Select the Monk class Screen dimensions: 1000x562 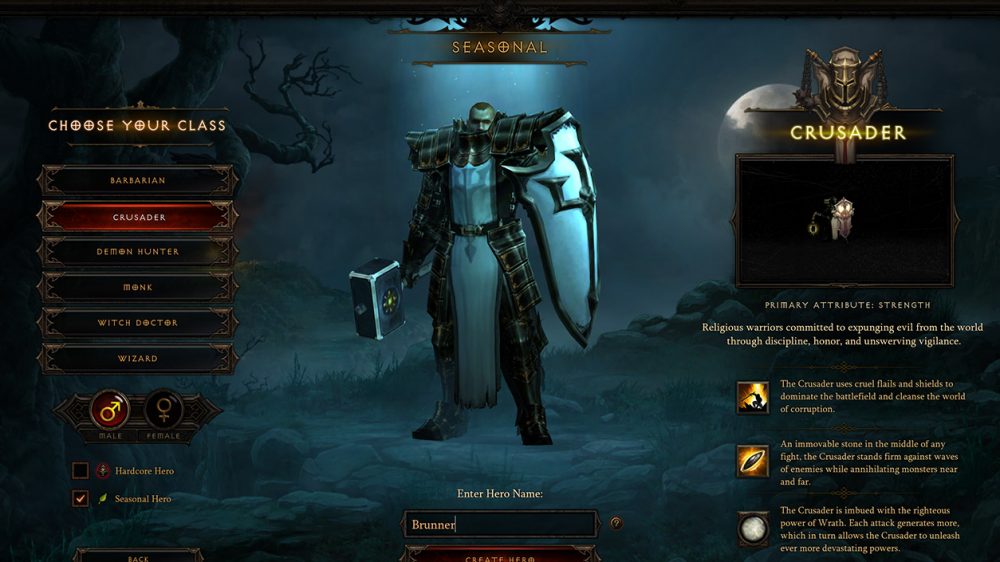click(x=137, y=288)
